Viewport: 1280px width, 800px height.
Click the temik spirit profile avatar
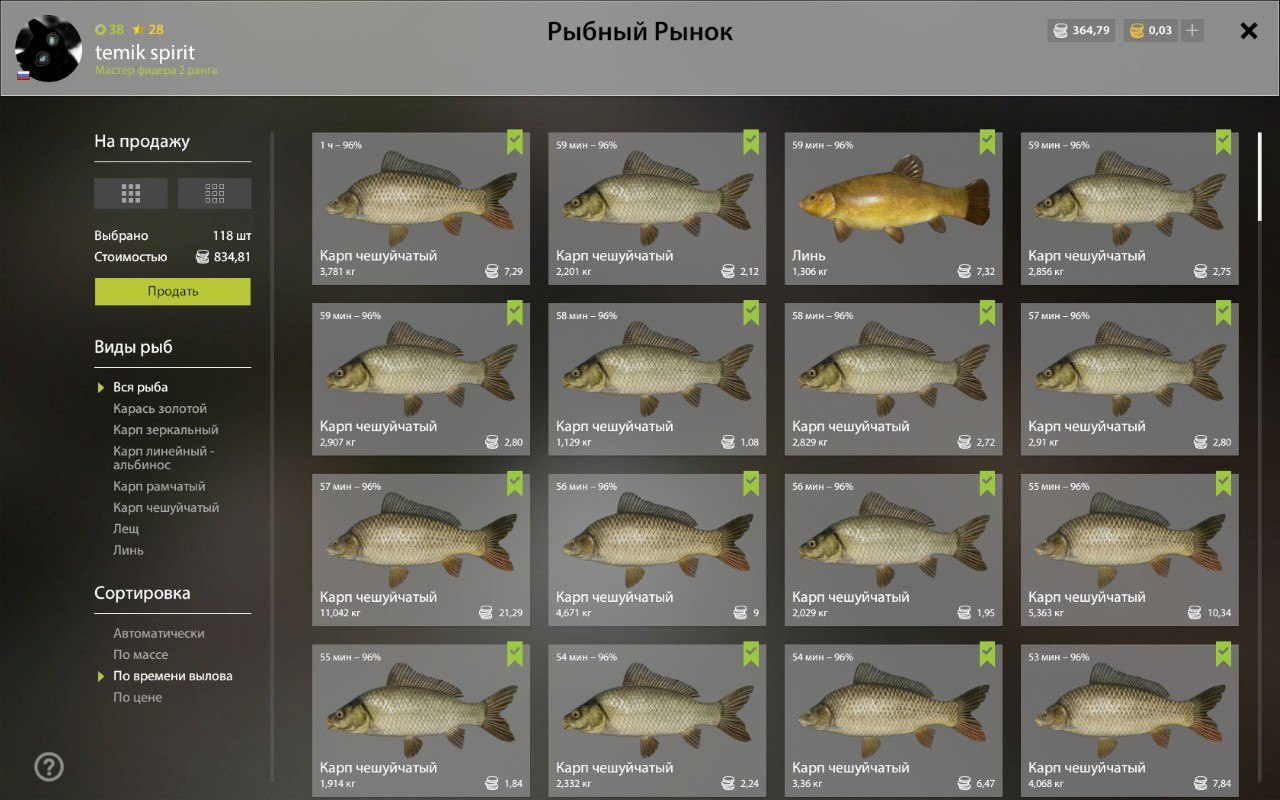coord(48,48)
